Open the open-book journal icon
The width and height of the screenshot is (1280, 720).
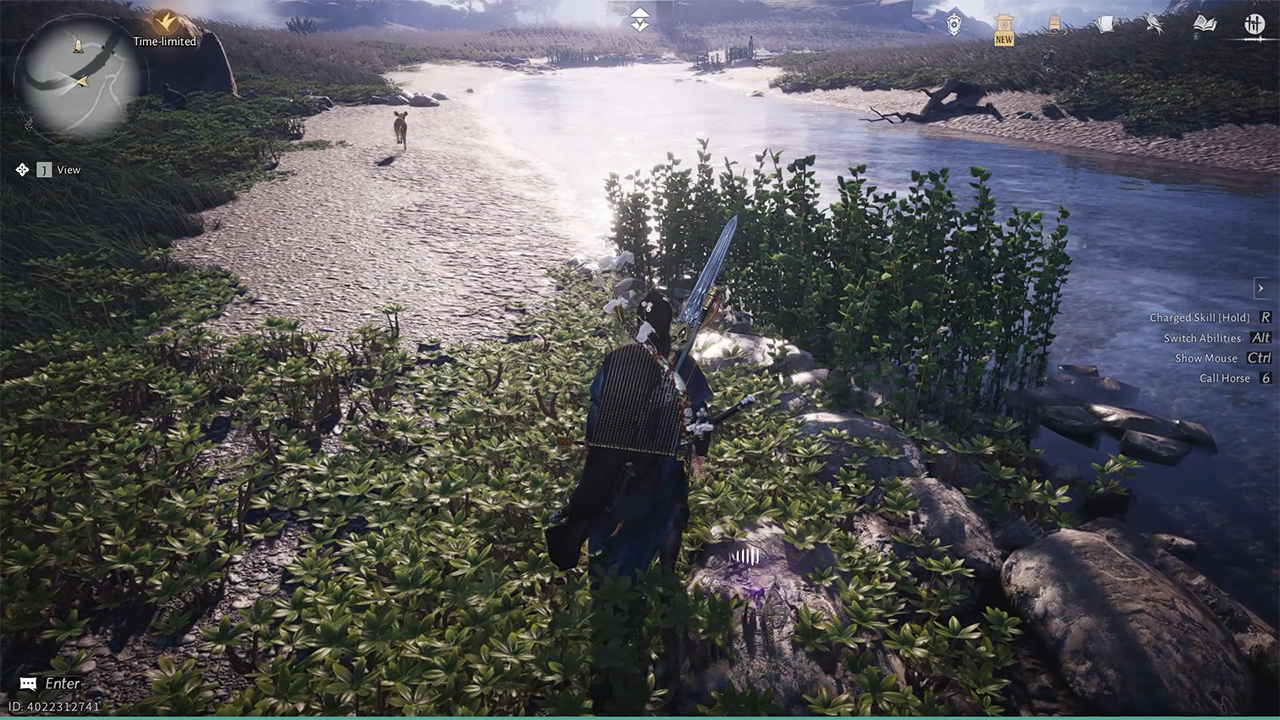click(x=1204, y=24)
